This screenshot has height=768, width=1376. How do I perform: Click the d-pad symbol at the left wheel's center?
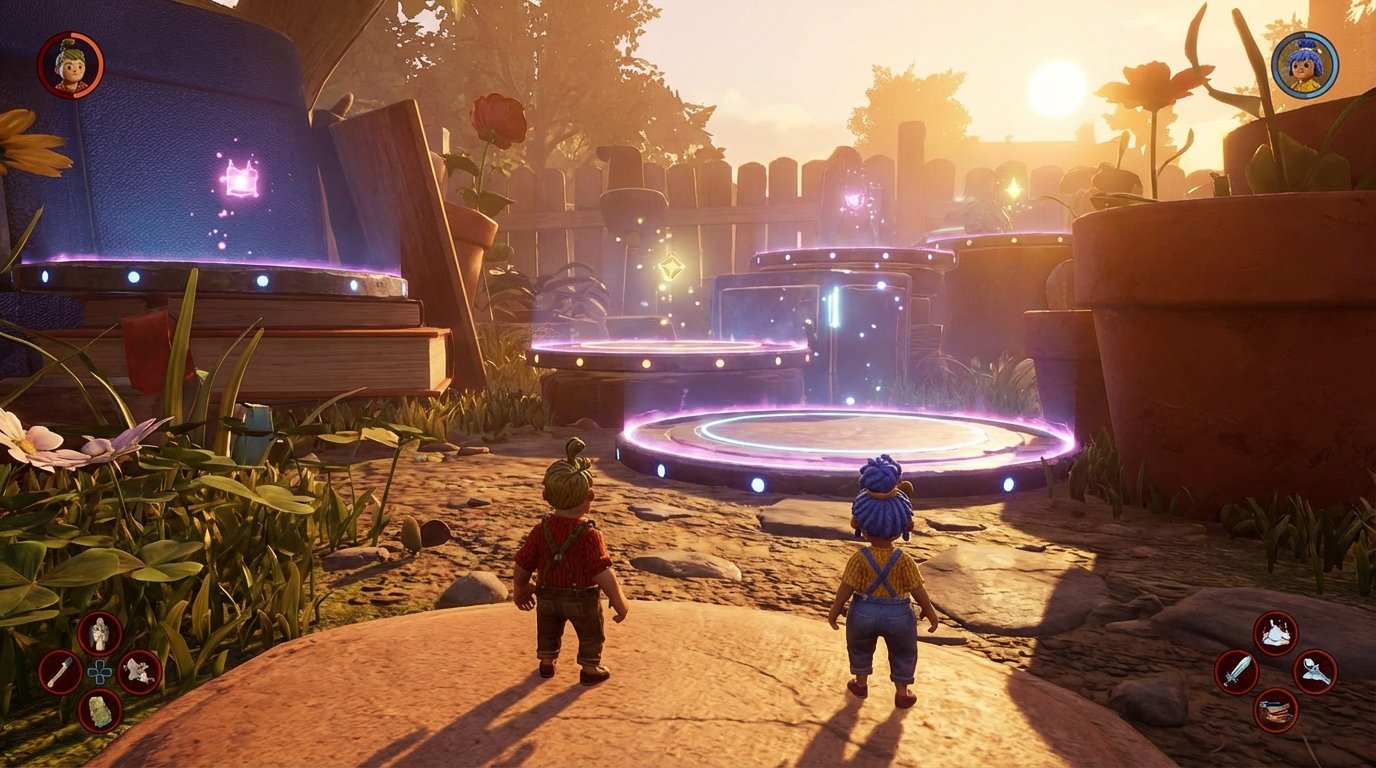[x=100, y=672]
